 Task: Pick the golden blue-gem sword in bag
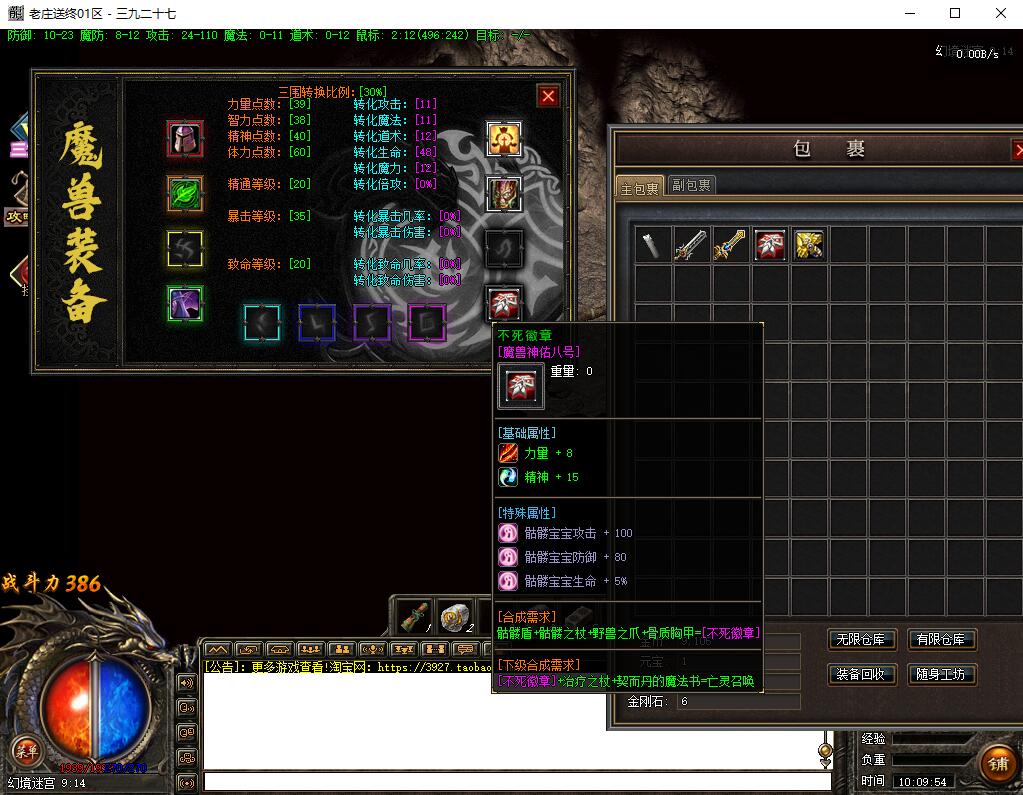click(730, 245)
